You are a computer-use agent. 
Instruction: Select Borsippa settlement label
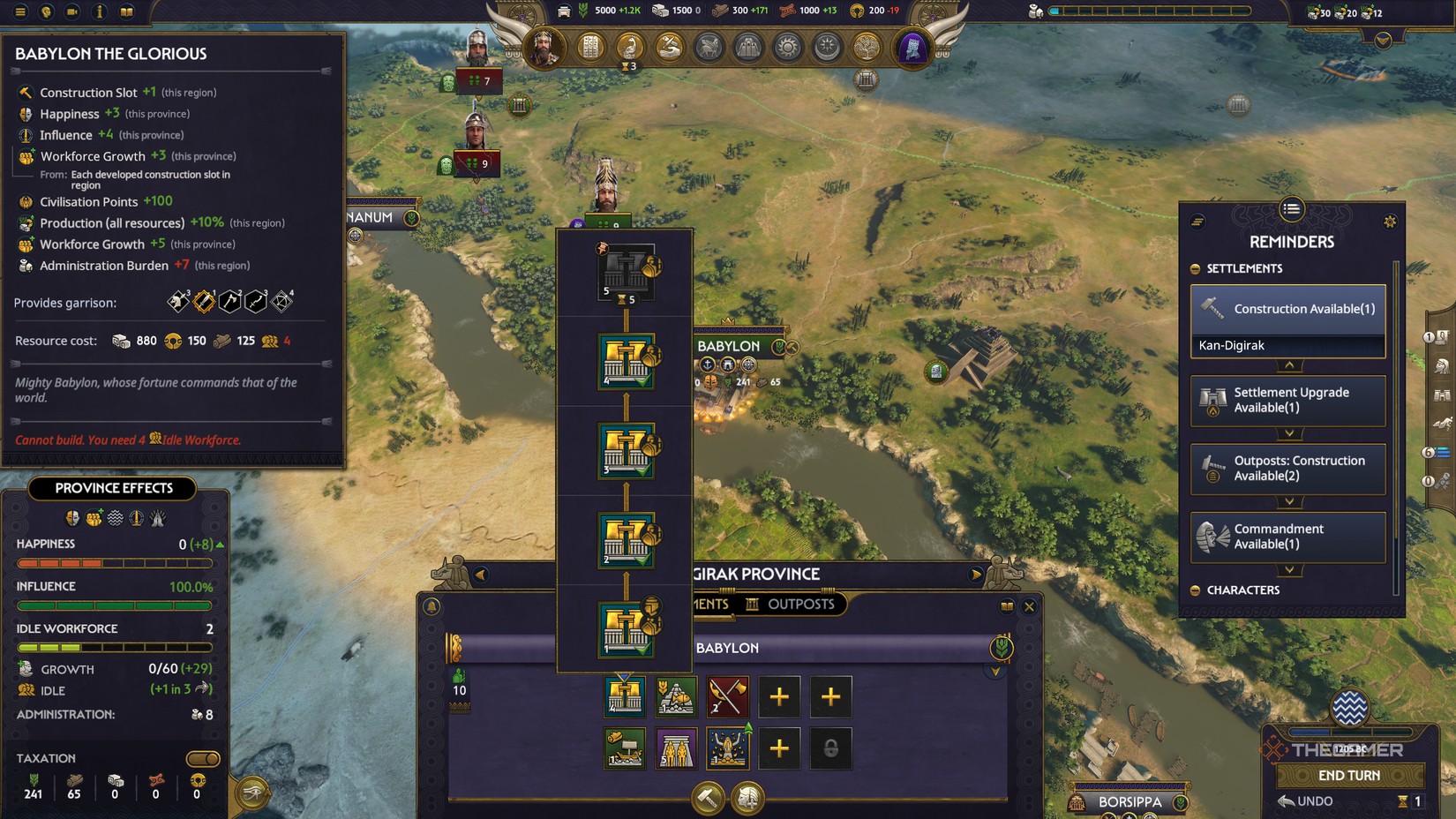click(x=1130, y=802)
